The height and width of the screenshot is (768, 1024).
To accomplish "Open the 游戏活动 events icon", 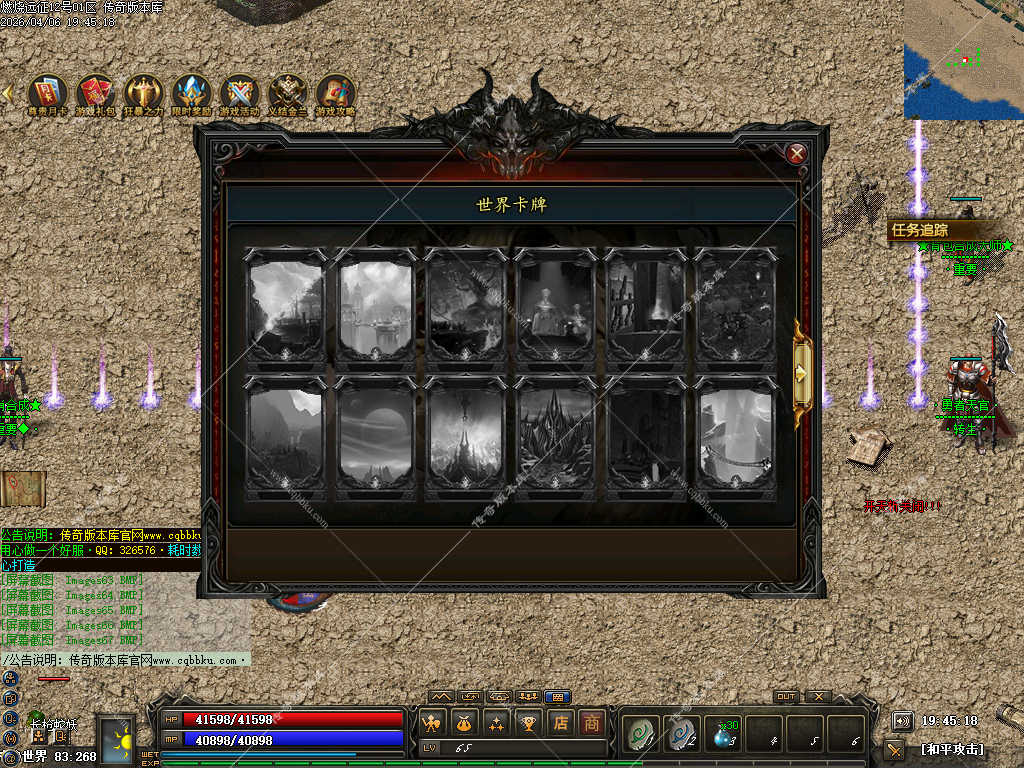I will (x=239, y=92).
